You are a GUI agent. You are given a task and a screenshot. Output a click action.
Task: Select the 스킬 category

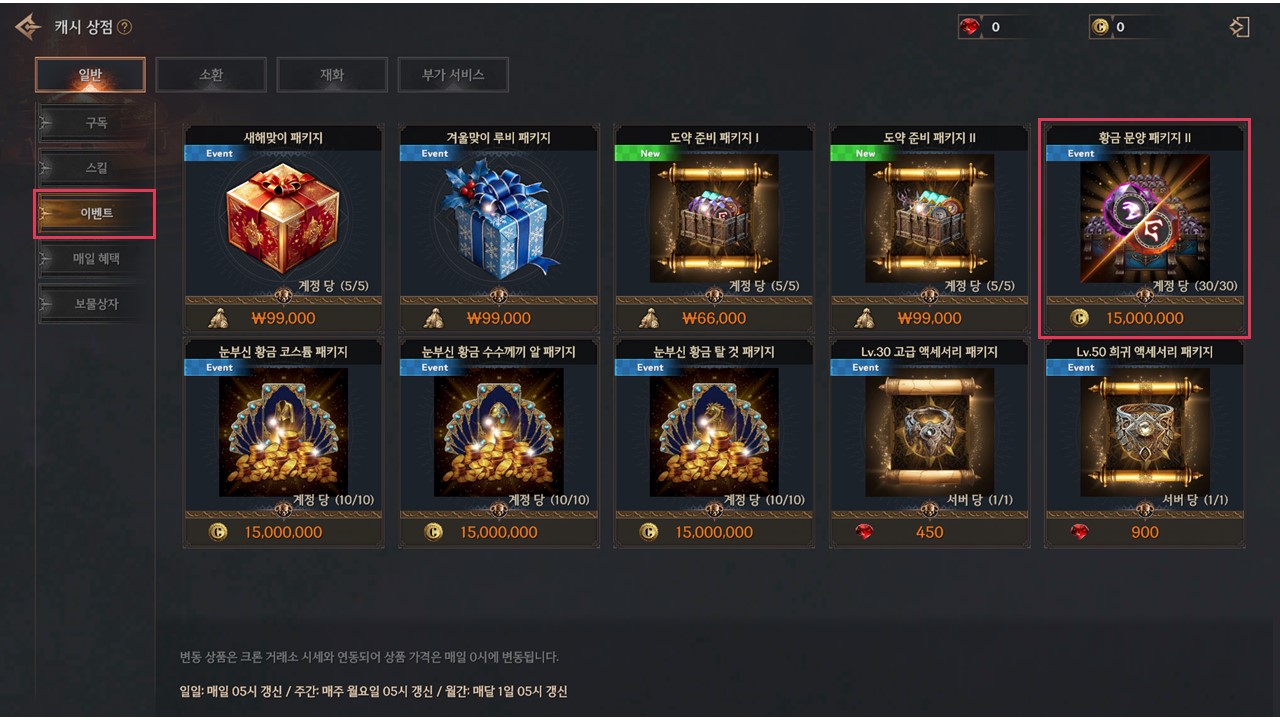coord(96,168)
